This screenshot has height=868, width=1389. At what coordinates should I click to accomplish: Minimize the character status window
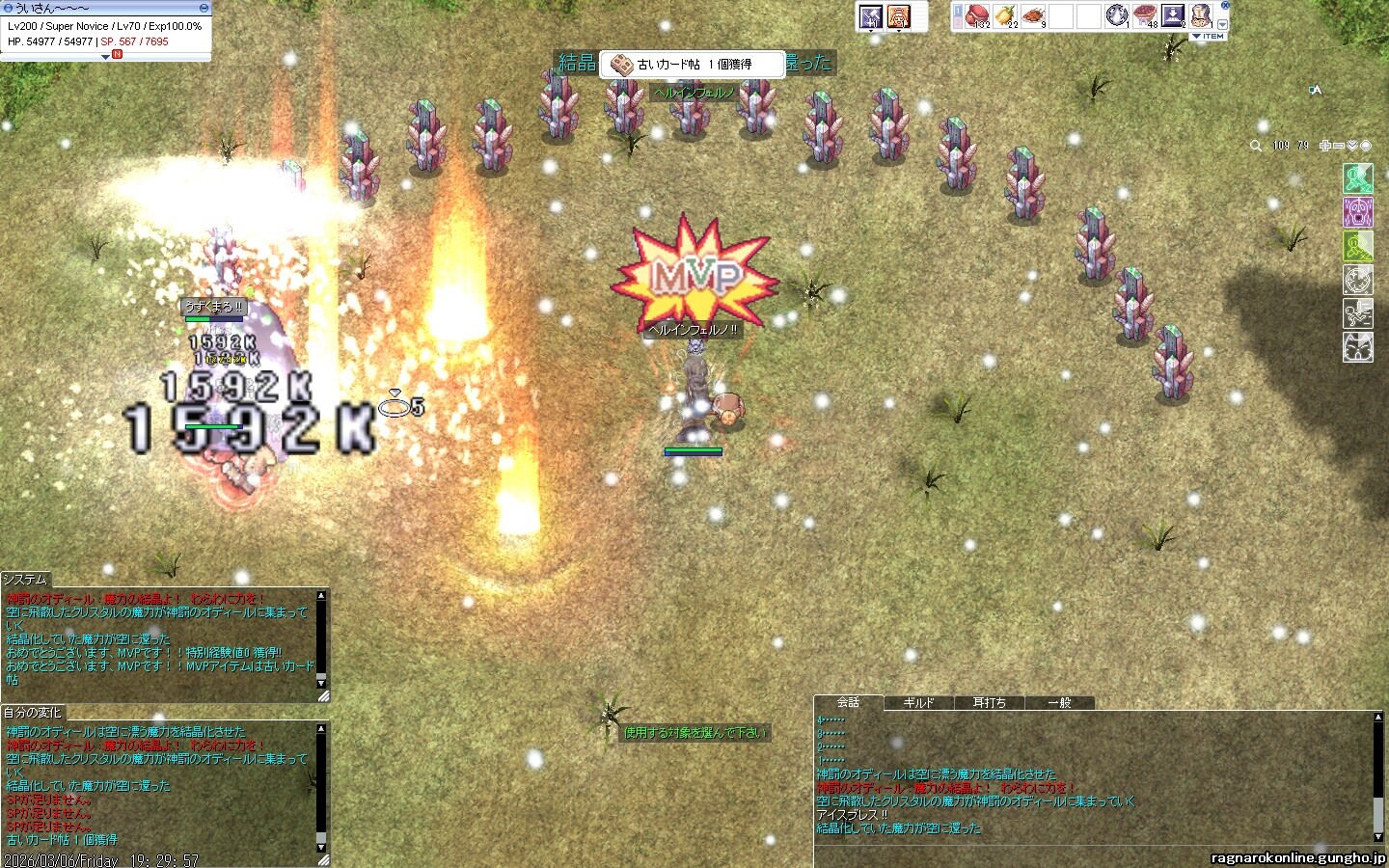pos(203,8)
